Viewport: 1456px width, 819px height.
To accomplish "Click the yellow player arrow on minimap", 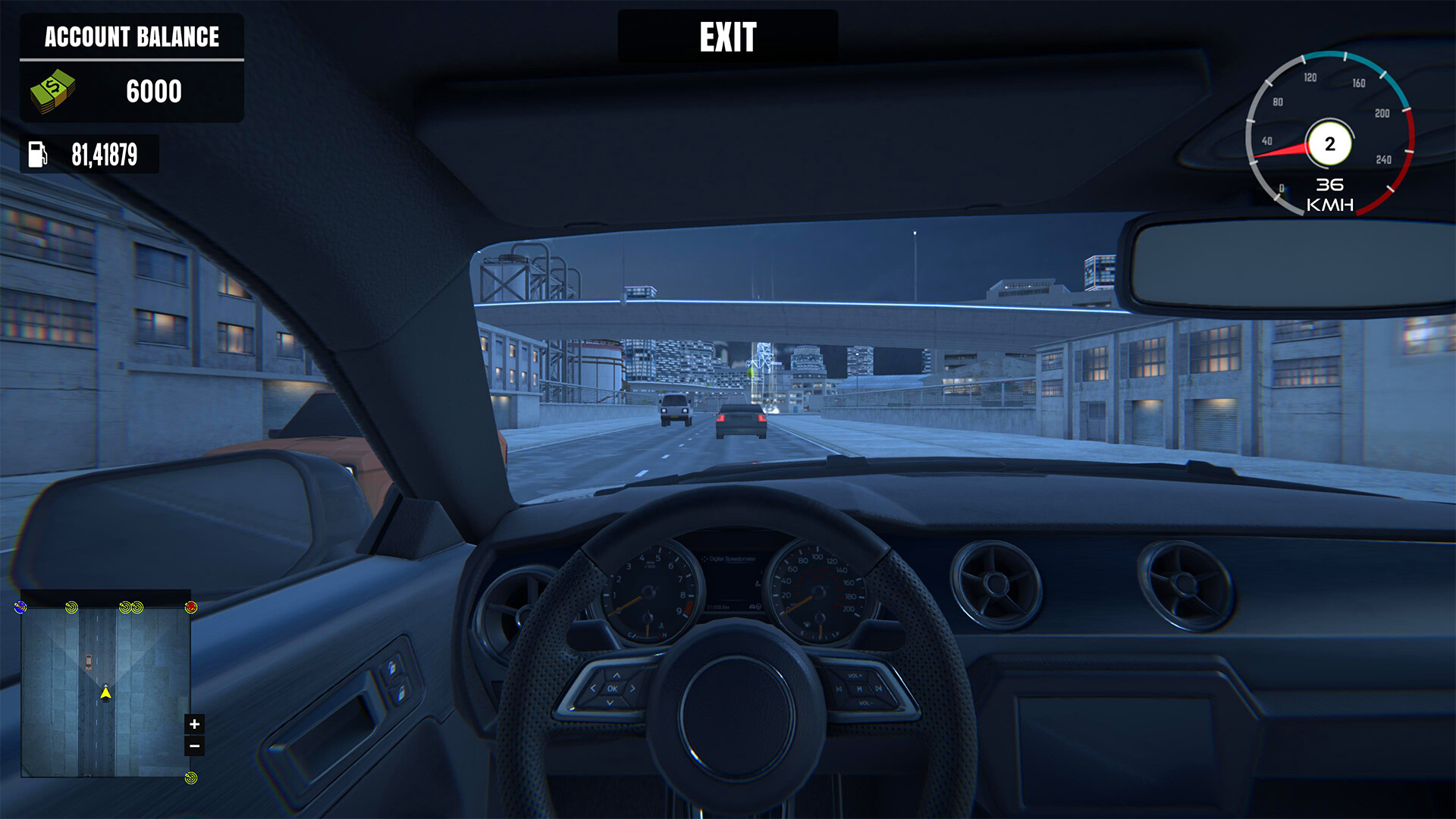I will pos(105,693).
